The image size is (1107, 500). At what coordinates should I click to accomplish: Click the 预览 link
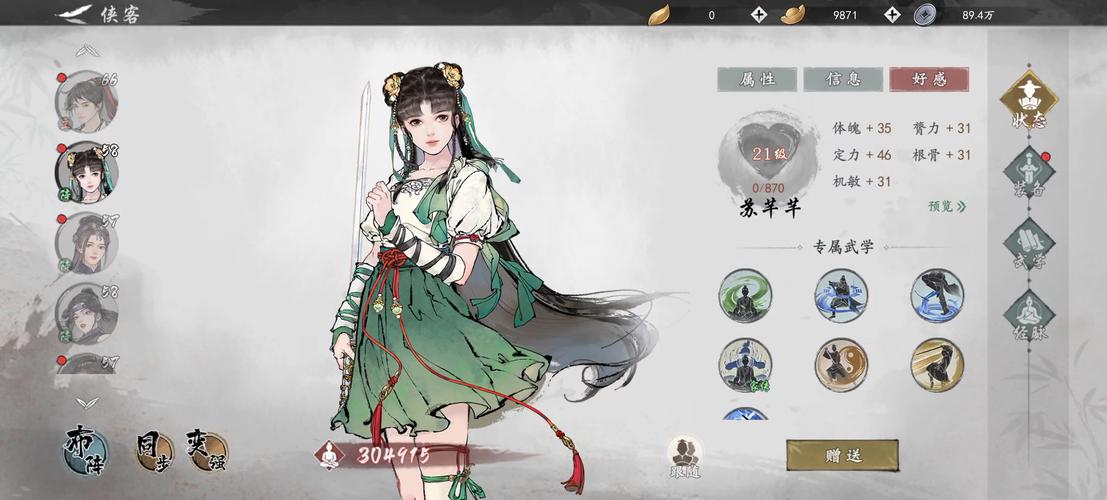(x=946, y=207)
